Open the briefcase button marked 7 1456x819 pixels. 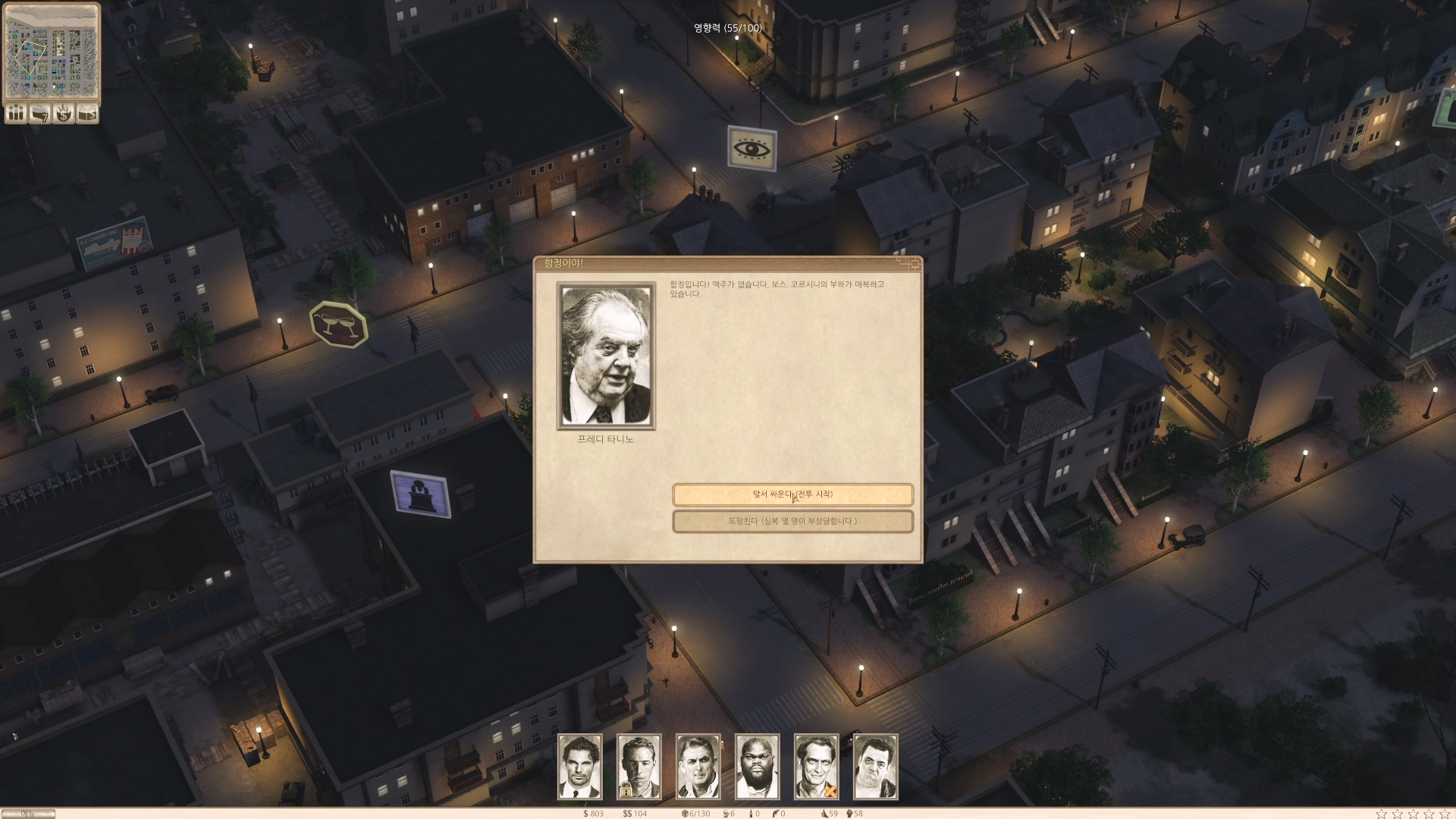[39, 113]
